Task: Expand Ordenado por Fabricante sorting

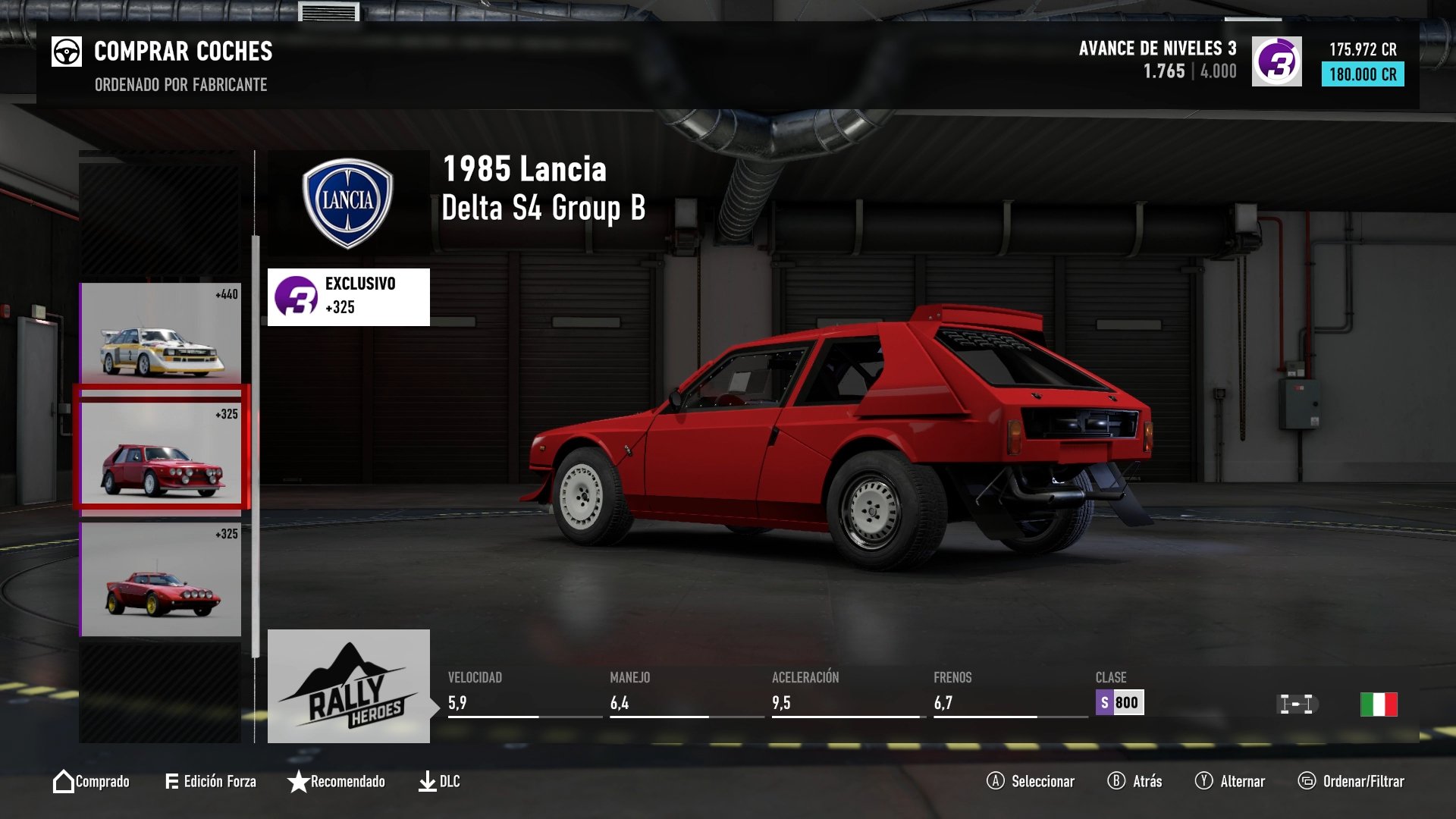Action: [x=180, y=86]
